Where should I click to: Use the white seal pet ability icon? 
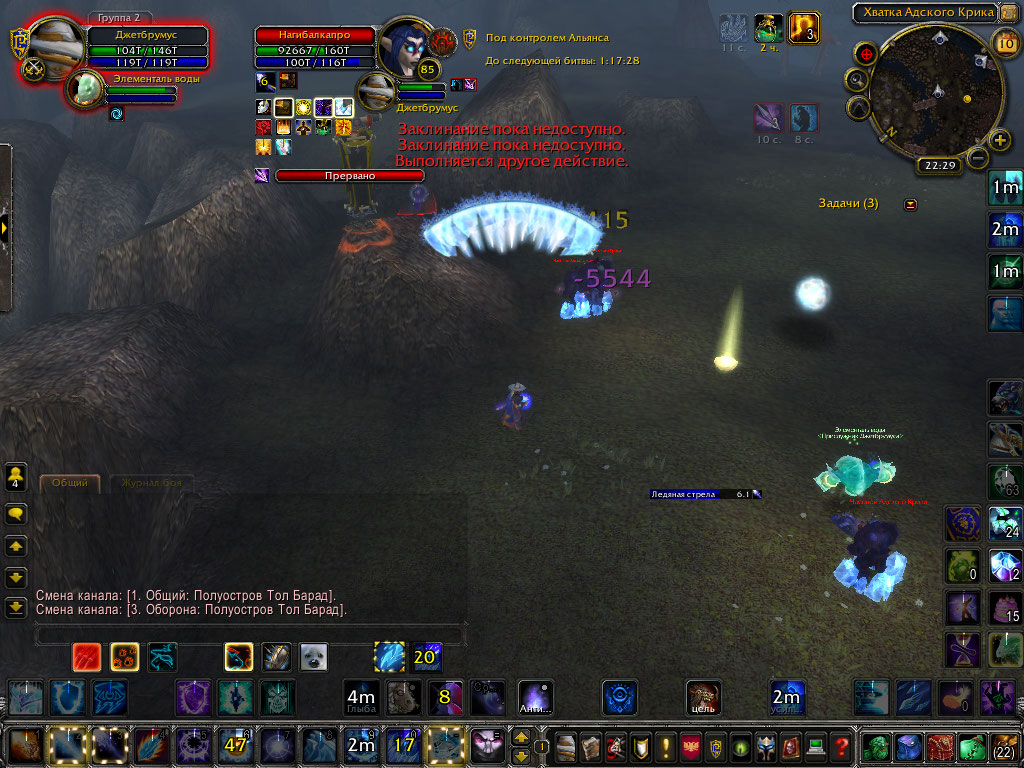pos(314,656)
